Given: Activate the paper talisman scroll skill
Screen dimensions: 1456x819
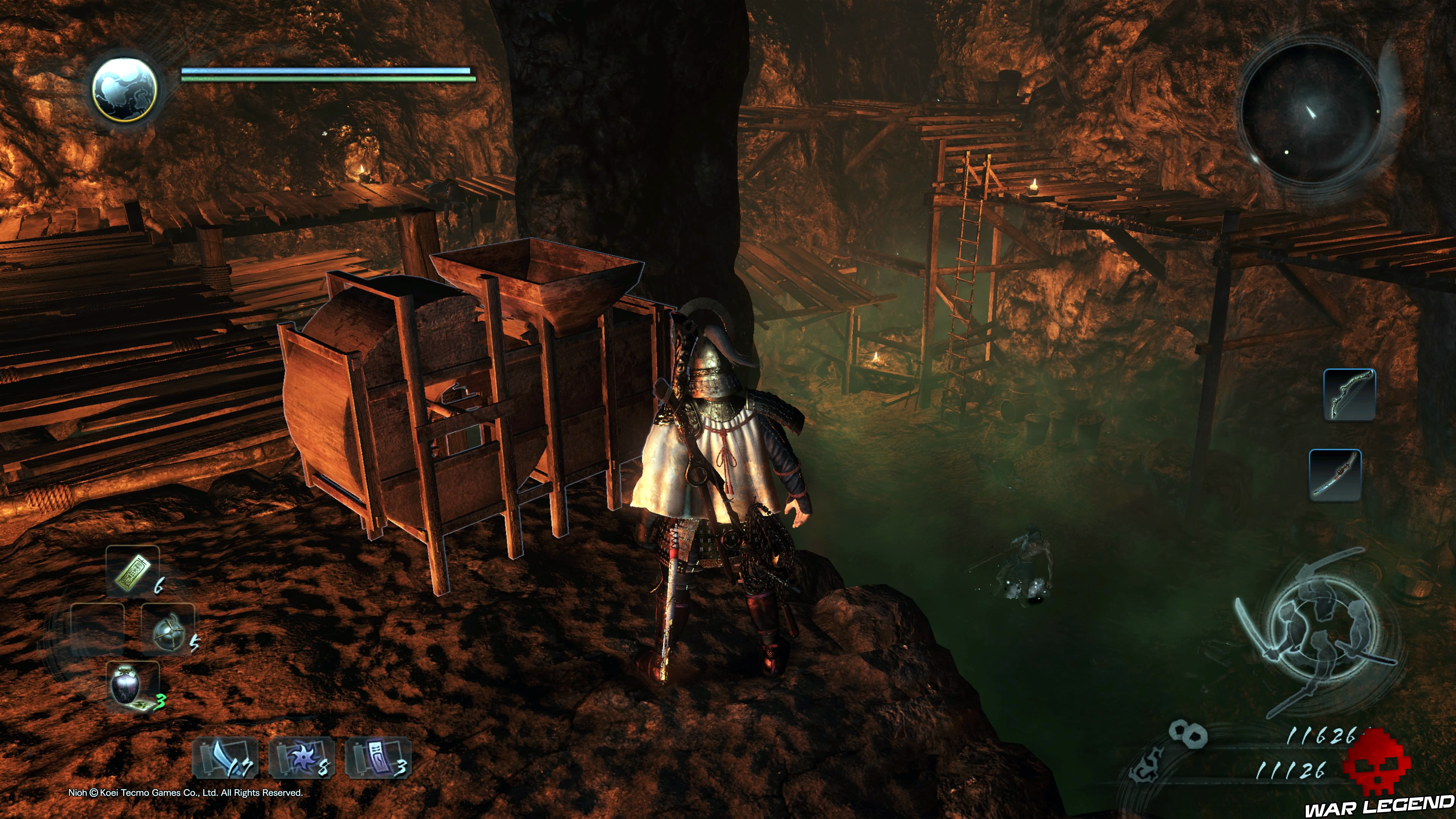Looking at the screenshot, I should click(378, 758).
